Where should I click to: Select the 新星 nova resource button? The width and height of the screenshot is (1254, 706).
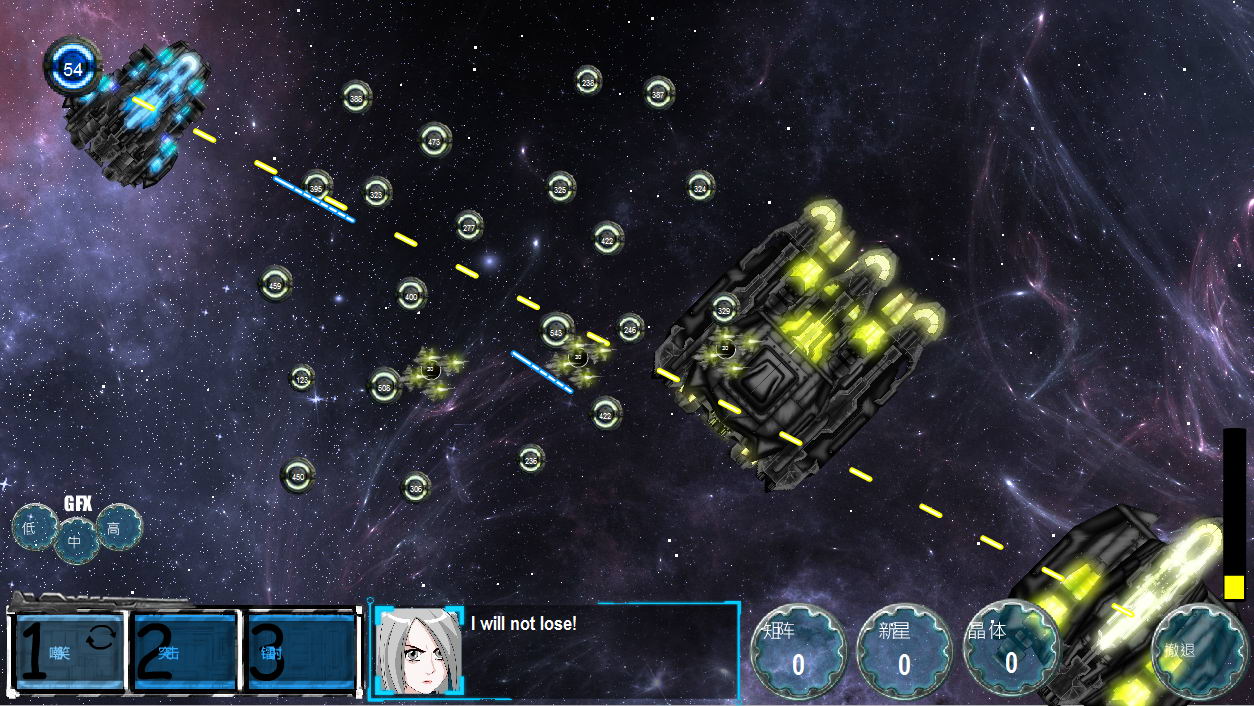(x=904, y=653)
